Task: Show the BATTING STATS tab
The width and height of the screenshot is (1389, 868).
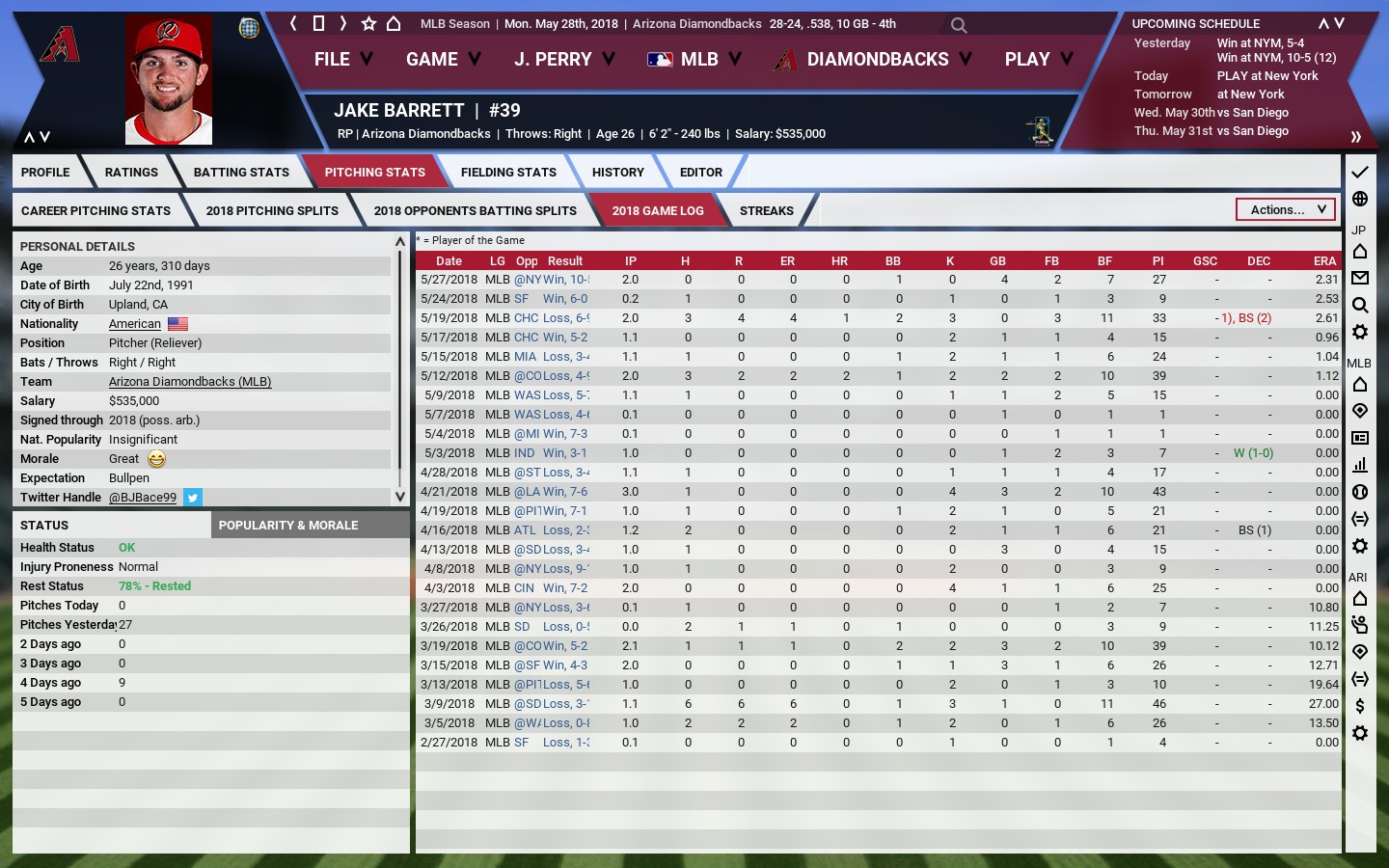Action: pos(241,173)
